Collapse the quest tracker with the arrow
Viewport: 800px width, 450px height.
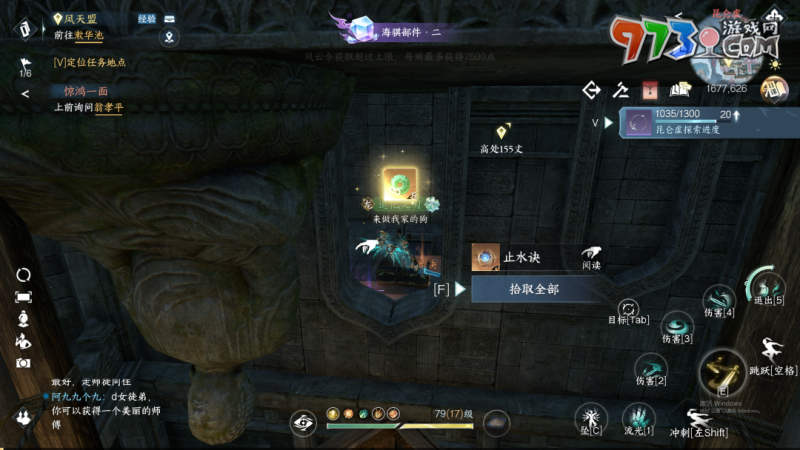[x=25, y=94]
